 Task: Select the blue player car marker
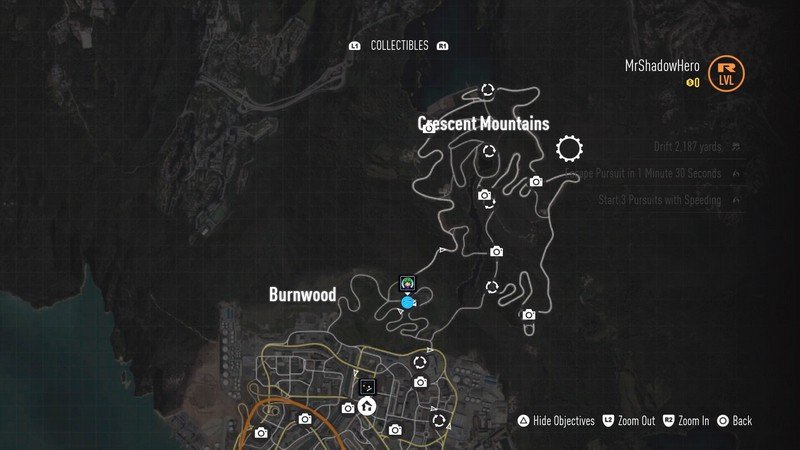408,302
